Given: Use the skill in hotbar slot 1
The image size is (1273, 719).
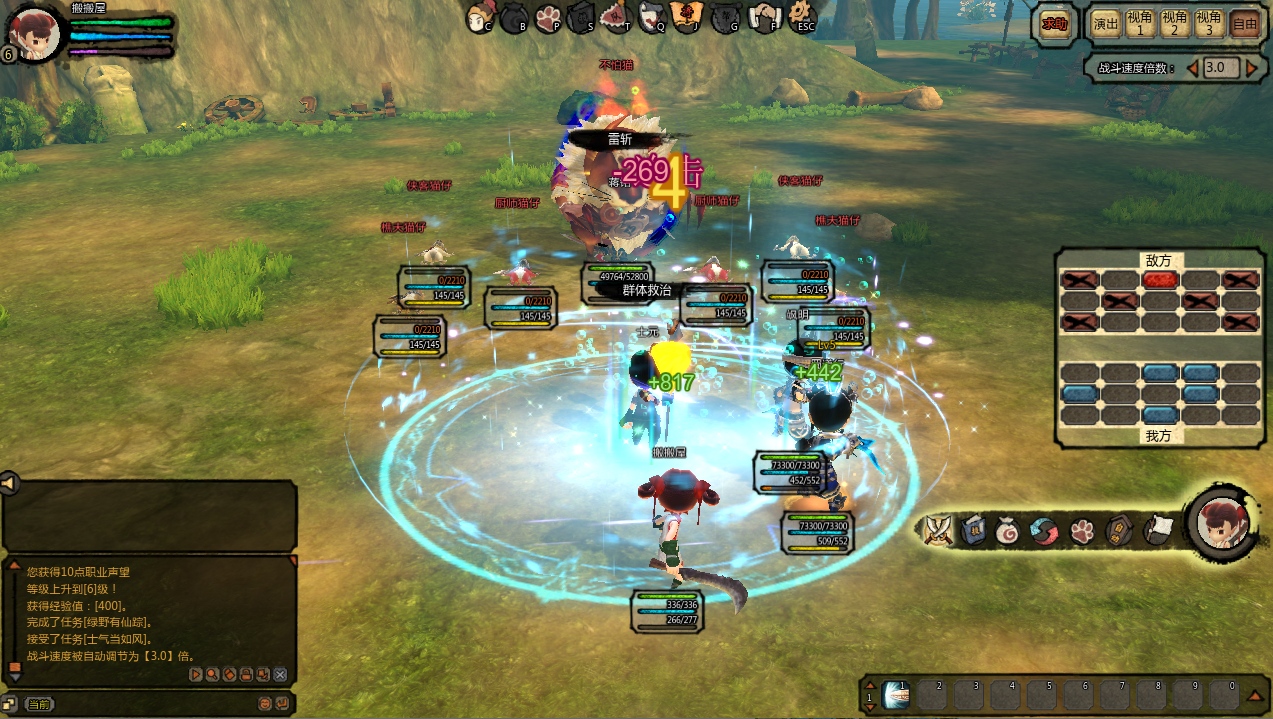Looking at the screenshot, I should click(x=896, y=694).
